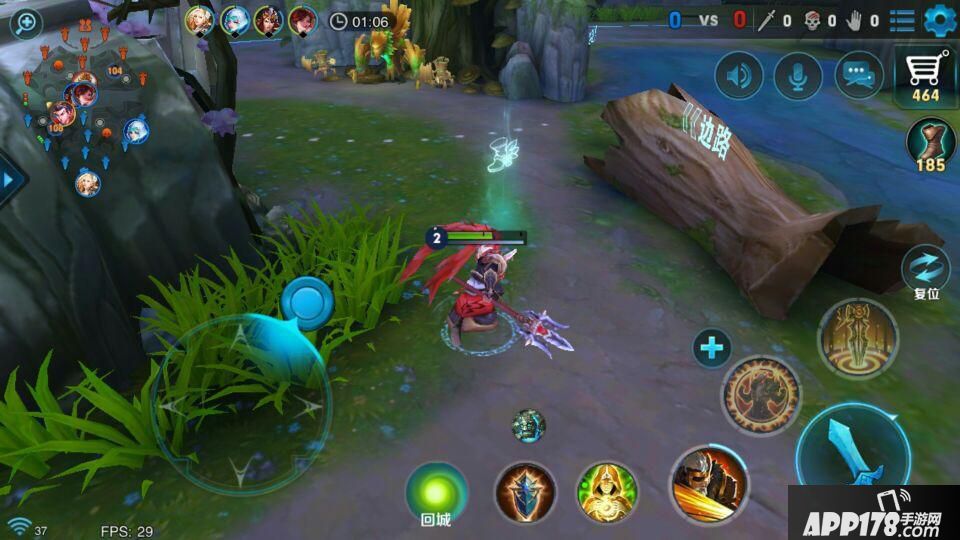The image size is (960, 540).
Task: Activate the golden hooded figure skill
Action: (607, 492)
